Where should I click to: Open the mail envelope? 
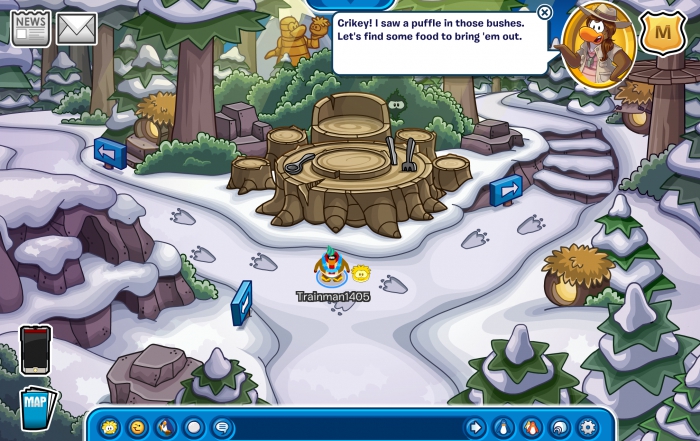point(76,29)
